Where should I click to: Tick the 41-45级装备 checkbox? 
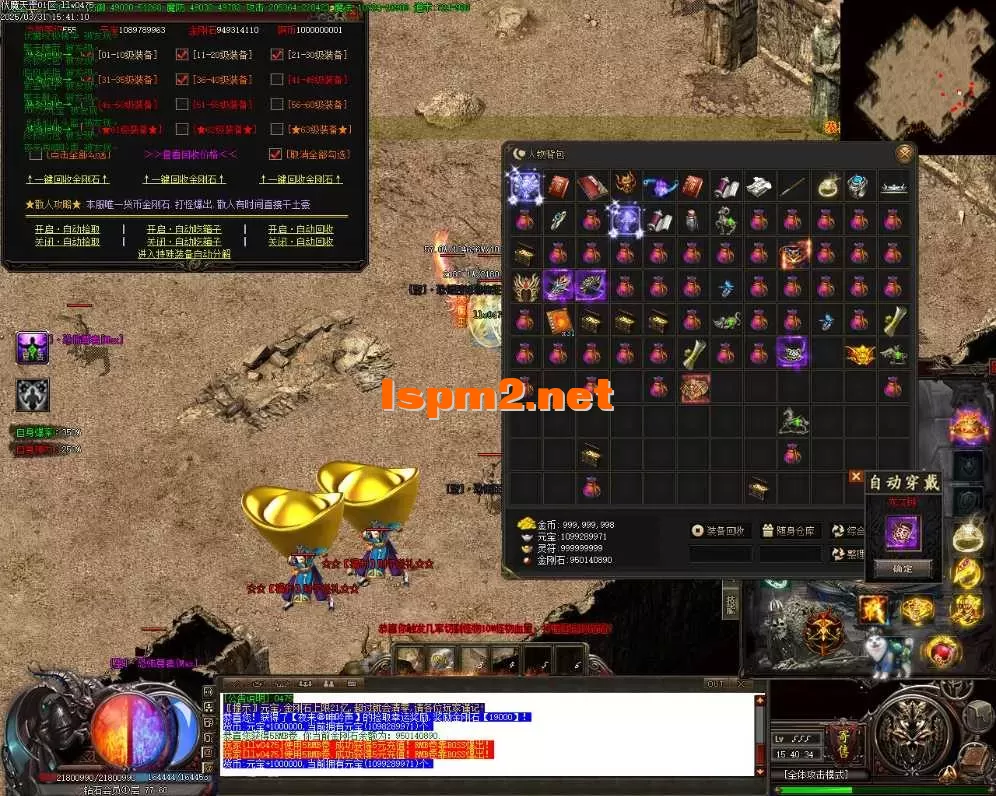[x=277, y=79]
